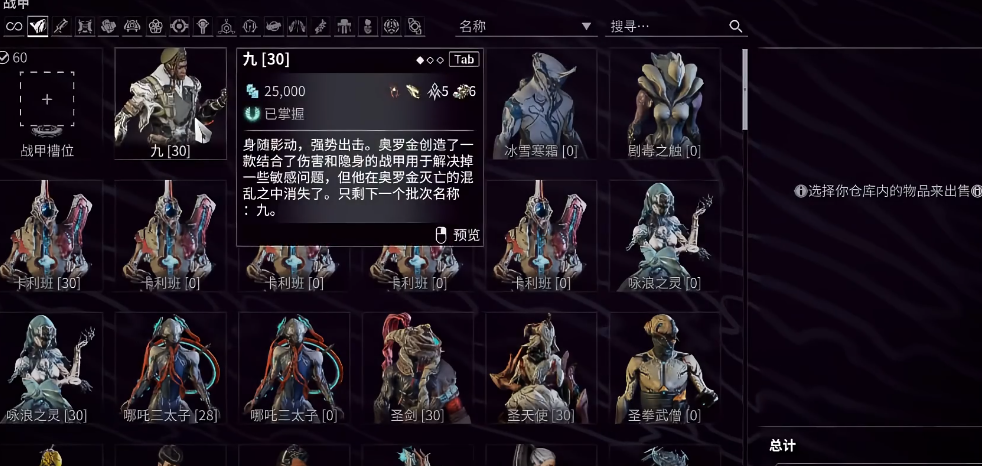Viewport: 982px width, 466px height.
Task: Select the 圣天使 [30] warframe
Action: (x=541, y=368)
